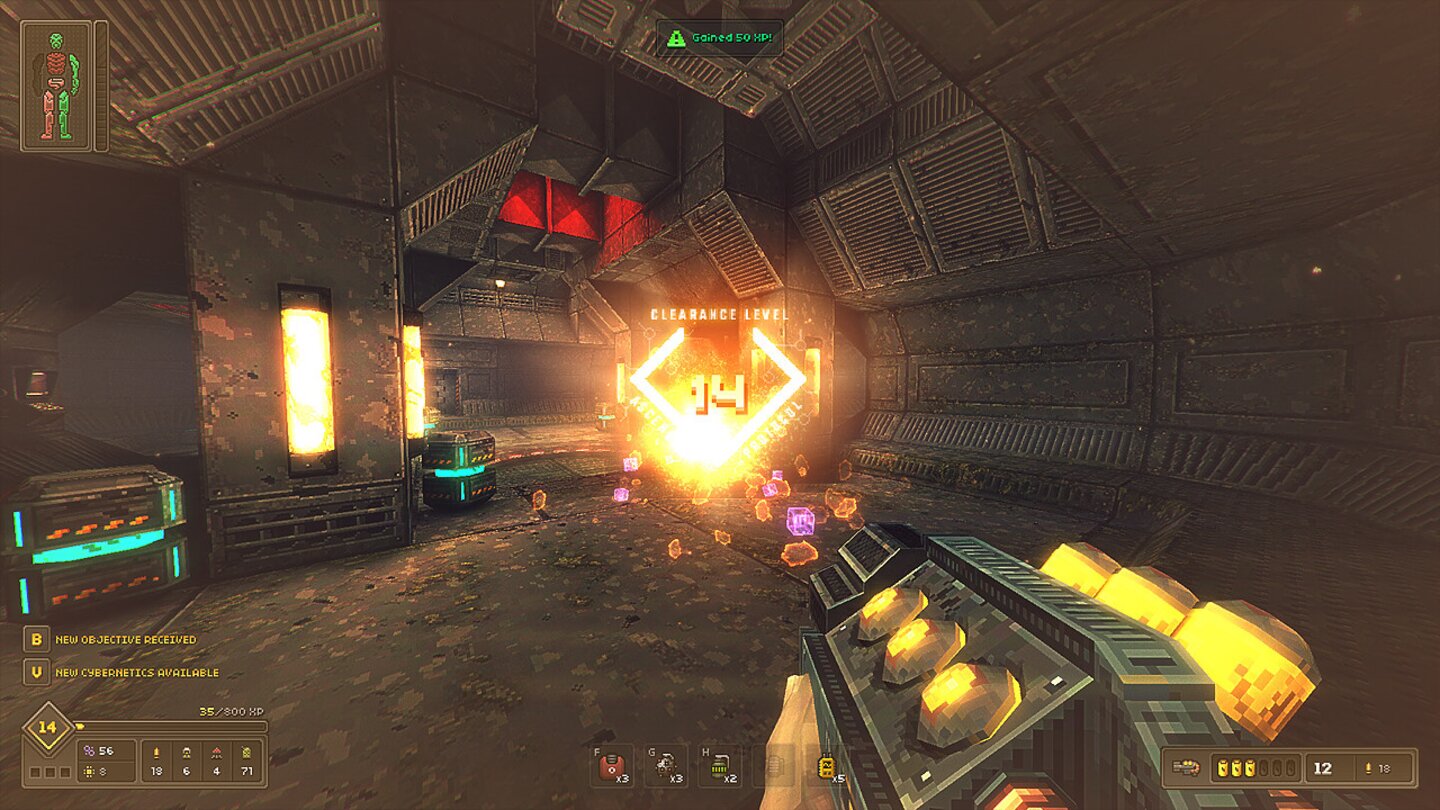Click the purple skill points icon next to 56
Viewport: 1440px width, 810px height.
[89, 750]
